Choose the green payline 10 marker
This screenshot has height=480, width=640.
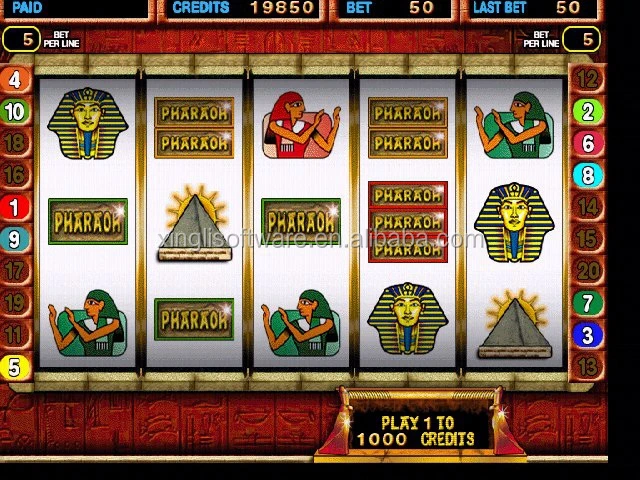(x=15, y=111)
